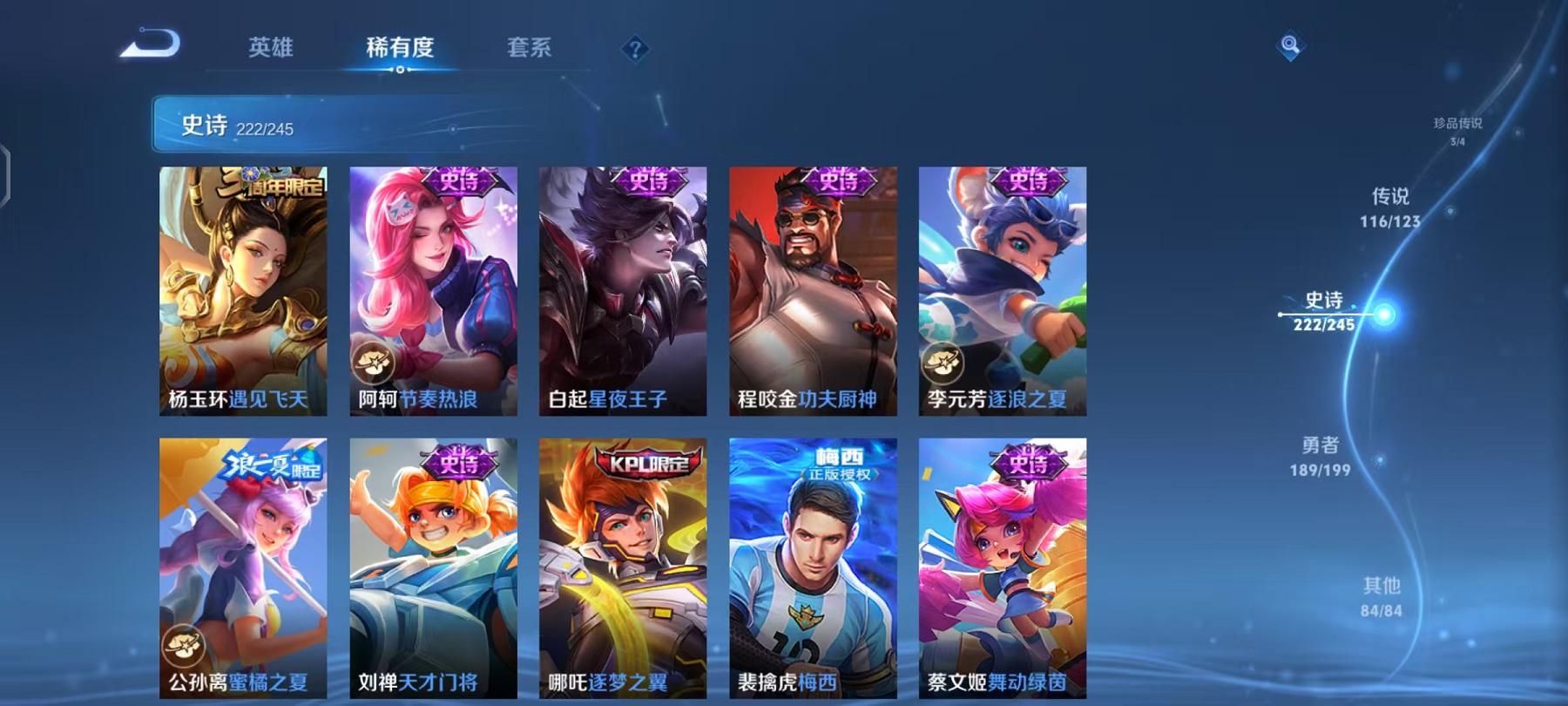This screenshot has height=706, width=1568.
Task: Select the 稀有度 tab
Action: click(x=401, y=48)
